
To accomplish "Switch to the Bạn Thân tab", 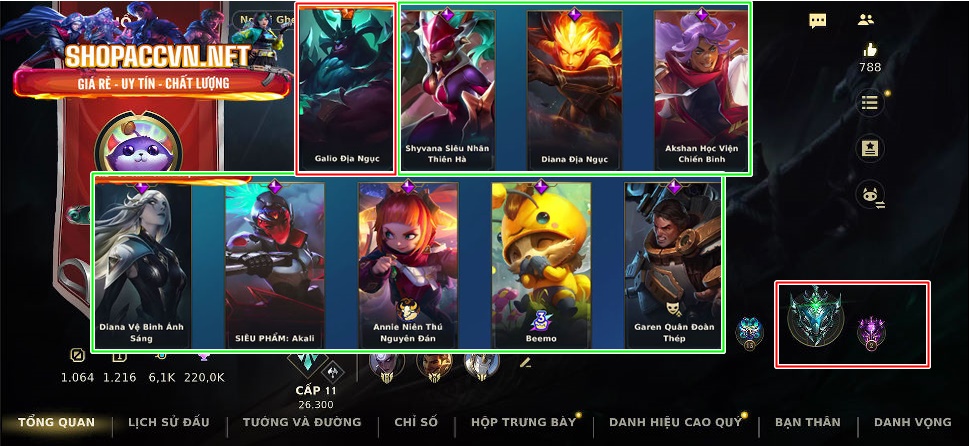I will (x=808, y=422).
